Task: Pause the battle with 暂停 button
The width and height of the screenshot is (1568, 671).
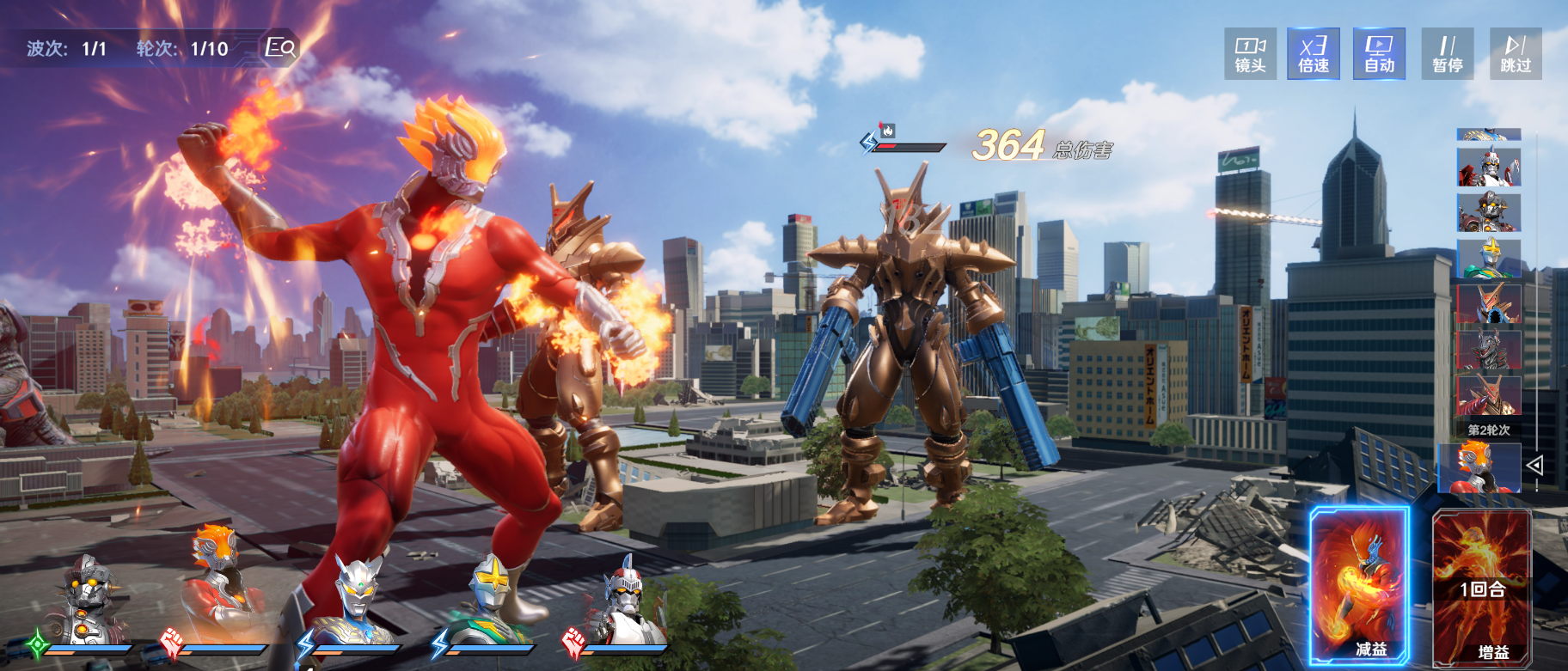Action: tap(1448, 54)
